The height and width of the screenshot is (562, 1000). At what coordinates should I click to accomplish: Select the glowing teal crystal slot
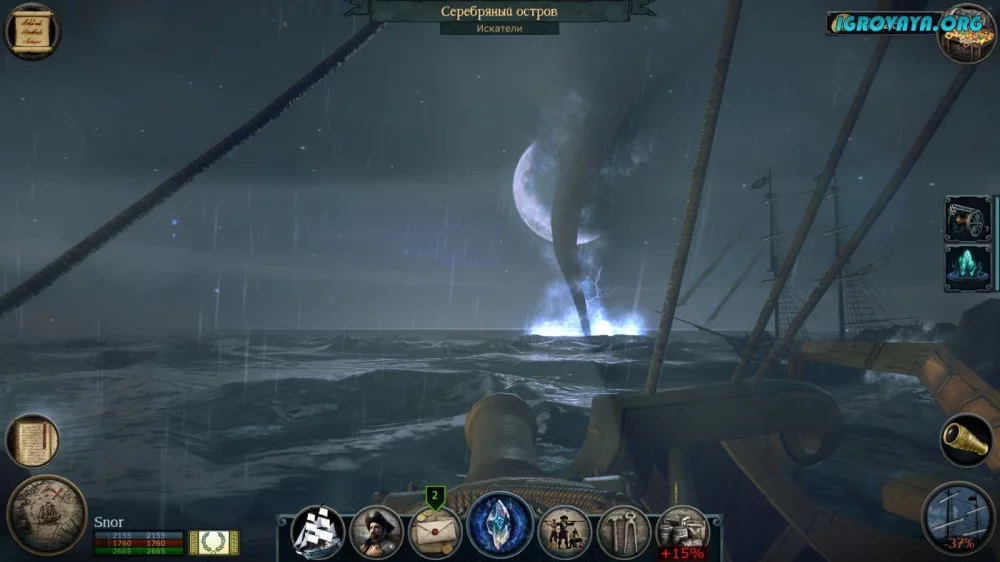(x=968, y=268)
